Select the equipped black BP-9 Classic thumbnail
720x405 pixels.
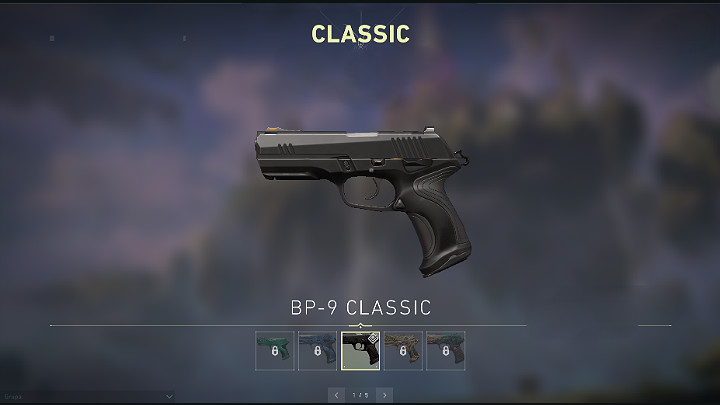pyautogui.click(x=360, y=351)
